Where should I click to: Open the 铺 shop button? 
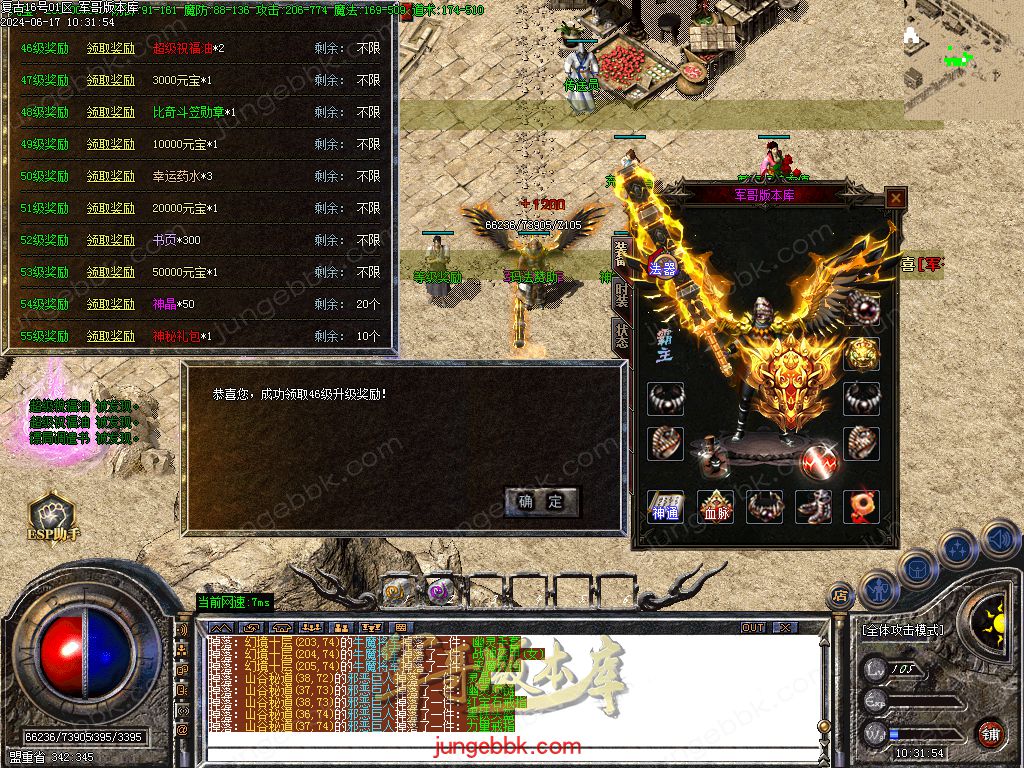click(990, 733)
